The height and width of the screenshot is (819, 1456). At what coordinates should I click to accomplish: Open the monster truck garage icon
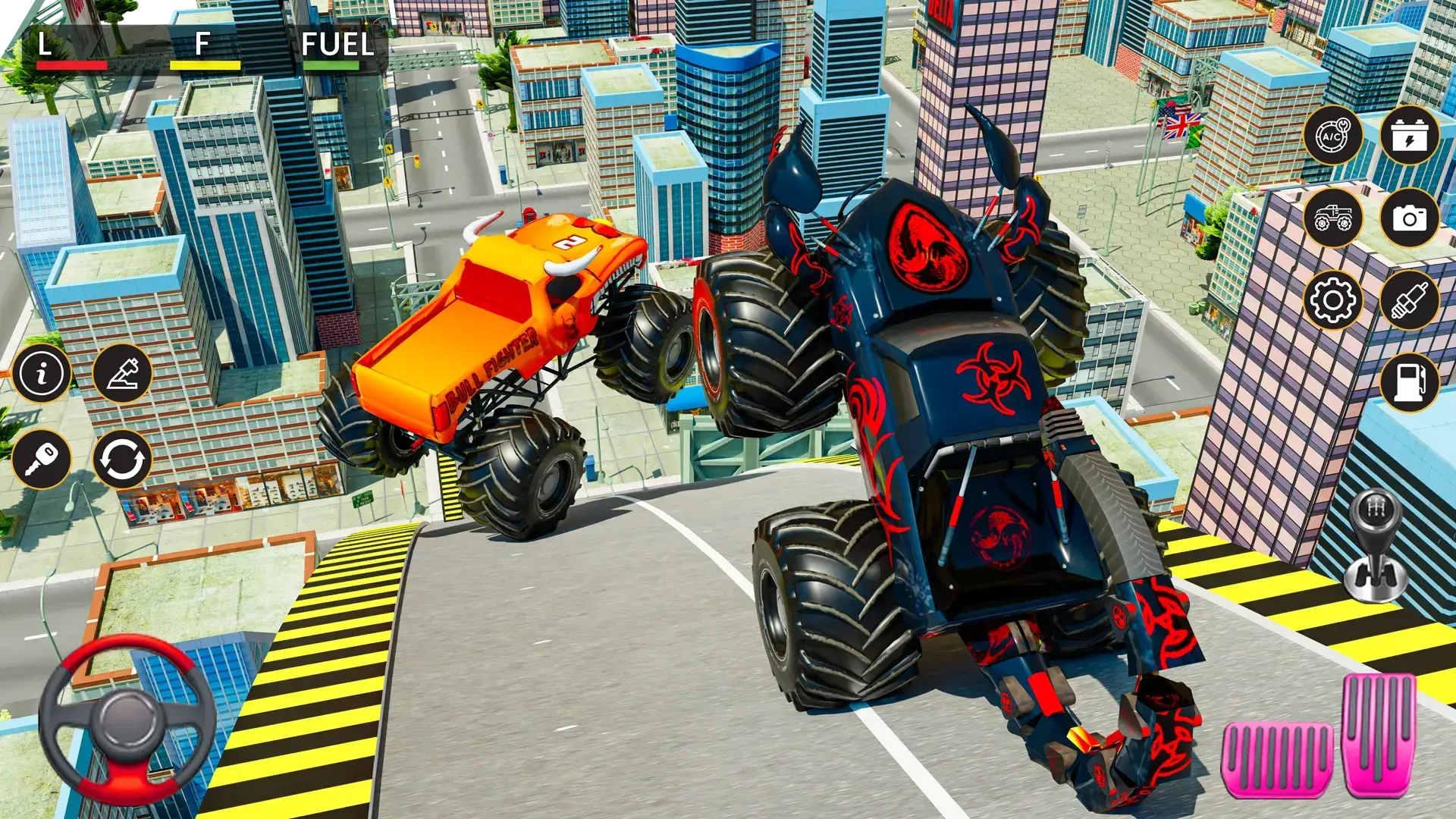click(x=1333, y=218)
